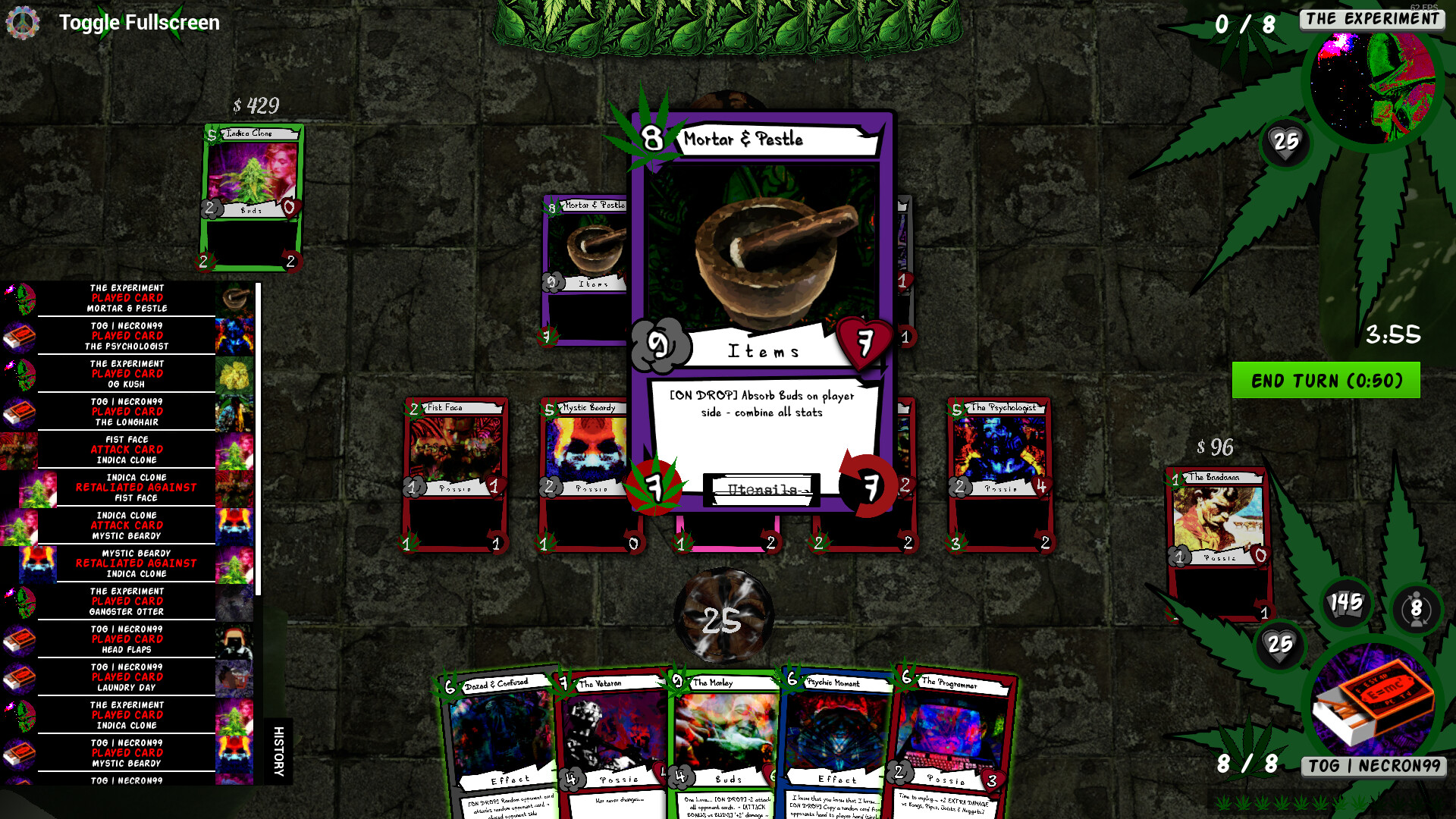Click the opponent's 25 health heart icon
The height and width of the screenshot is (819, 1456).
pos(1286,142)
